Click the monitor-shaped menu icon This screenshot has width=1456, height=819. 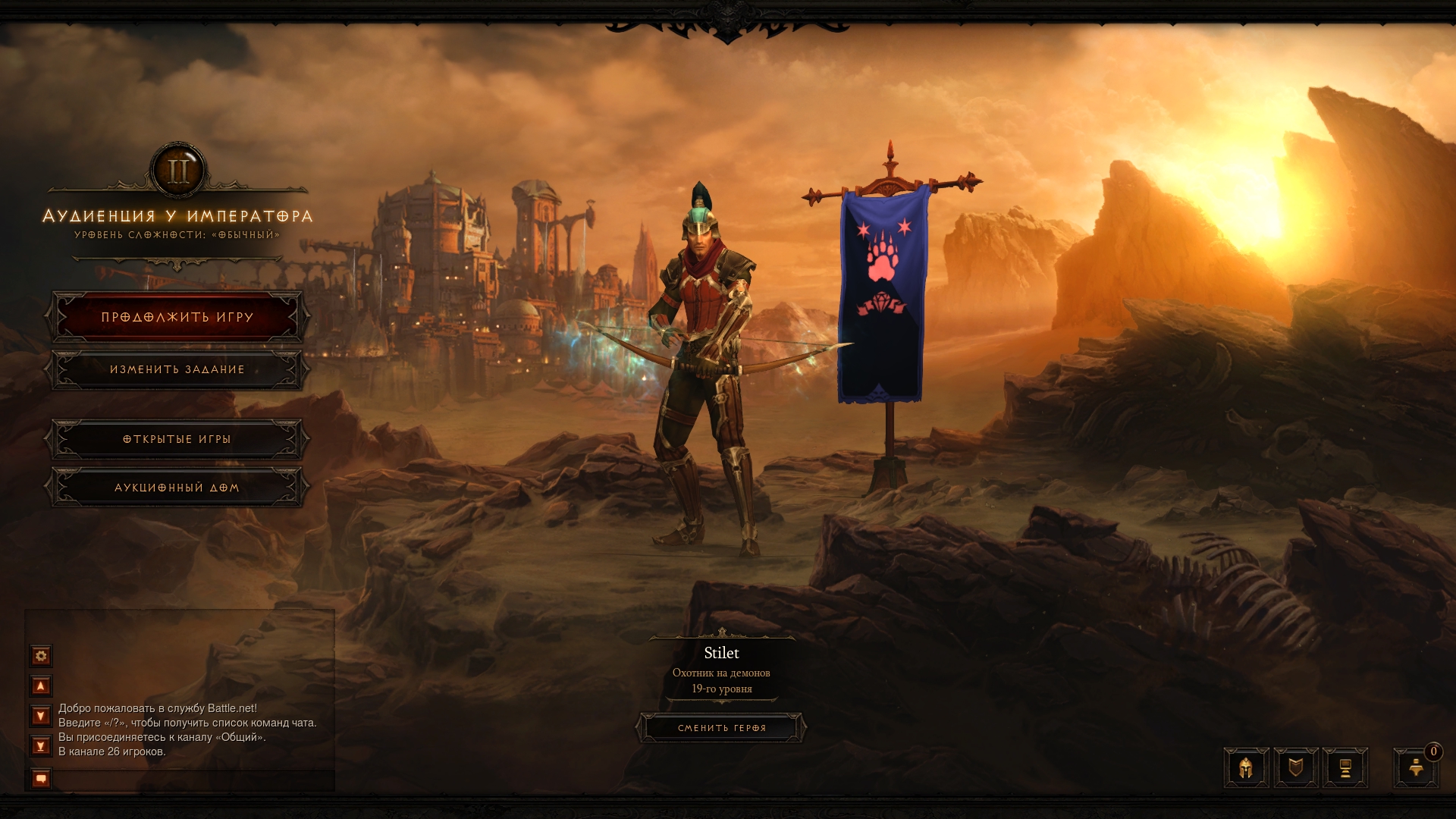[1345, 768]
